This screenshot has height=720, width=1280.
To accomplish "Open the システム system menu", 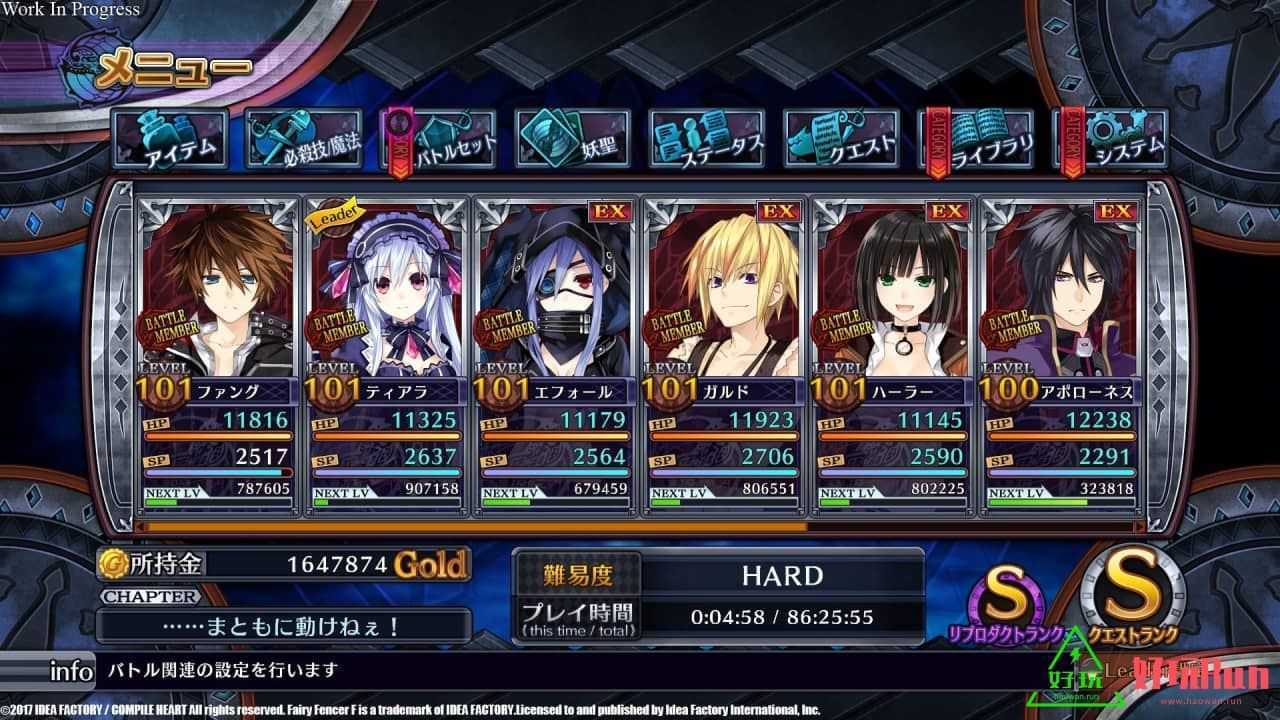I will (x=1112, y=139).
